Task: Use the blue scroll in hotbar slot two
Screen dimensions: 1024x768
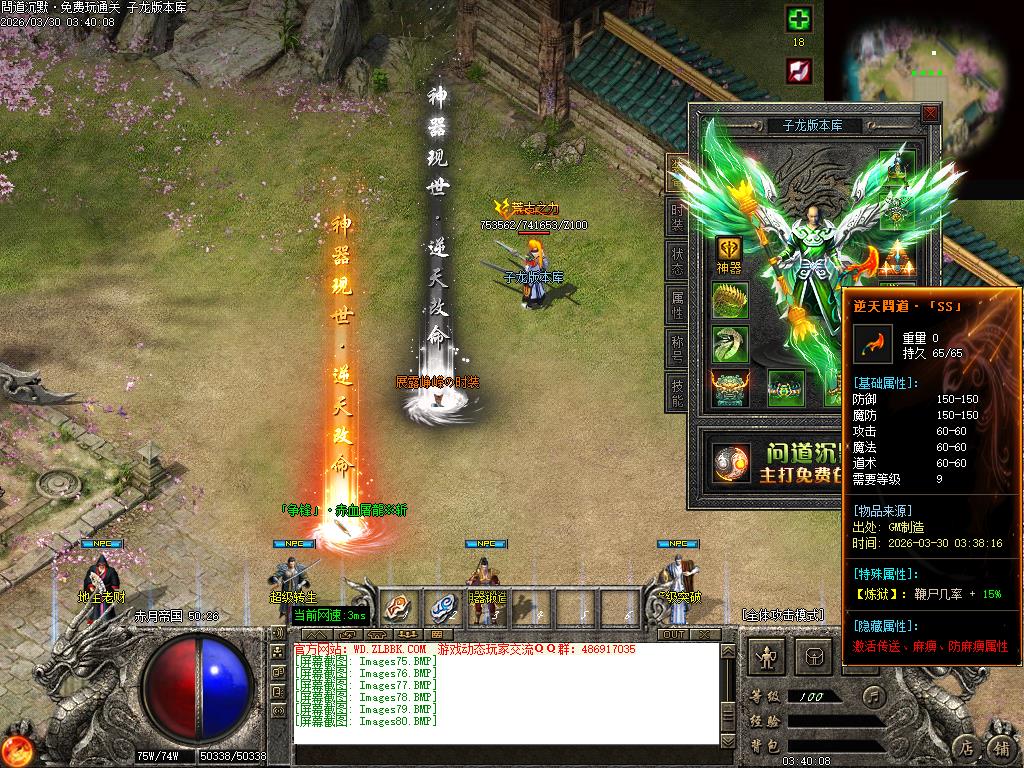Action: [441, 607]
